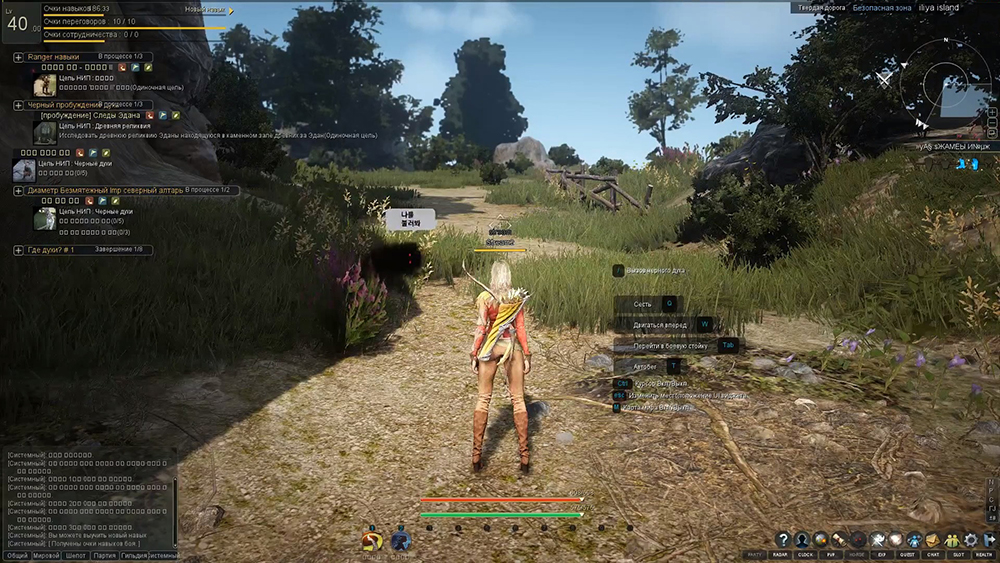Toggle the CLOCK button
Image resolution: width=1000 pixels, height=563 pixels.
click(804, 555)
